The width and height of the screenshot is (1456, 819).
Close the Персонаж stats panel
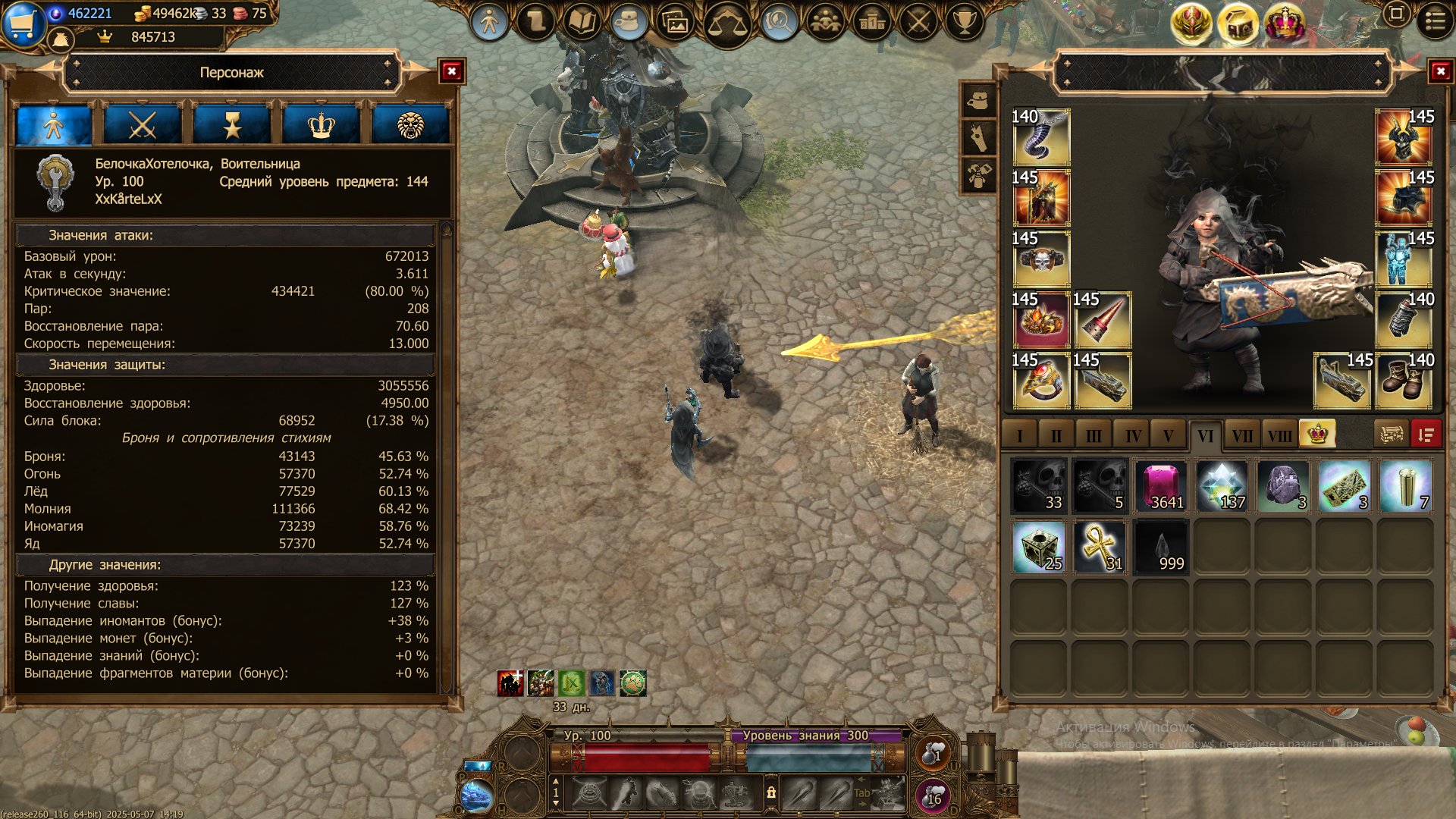[452, 71]
